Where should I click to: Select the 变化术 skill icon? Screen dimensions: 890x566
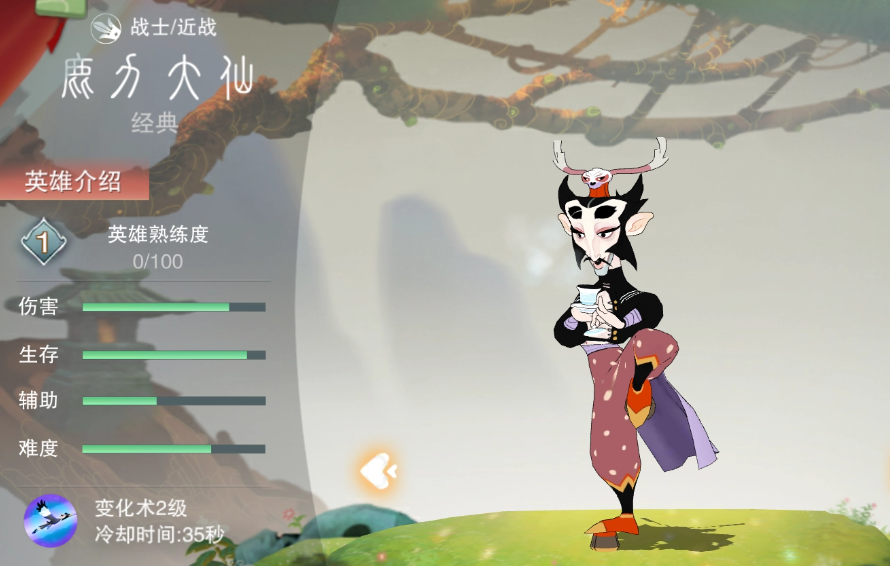coord(50,520)
